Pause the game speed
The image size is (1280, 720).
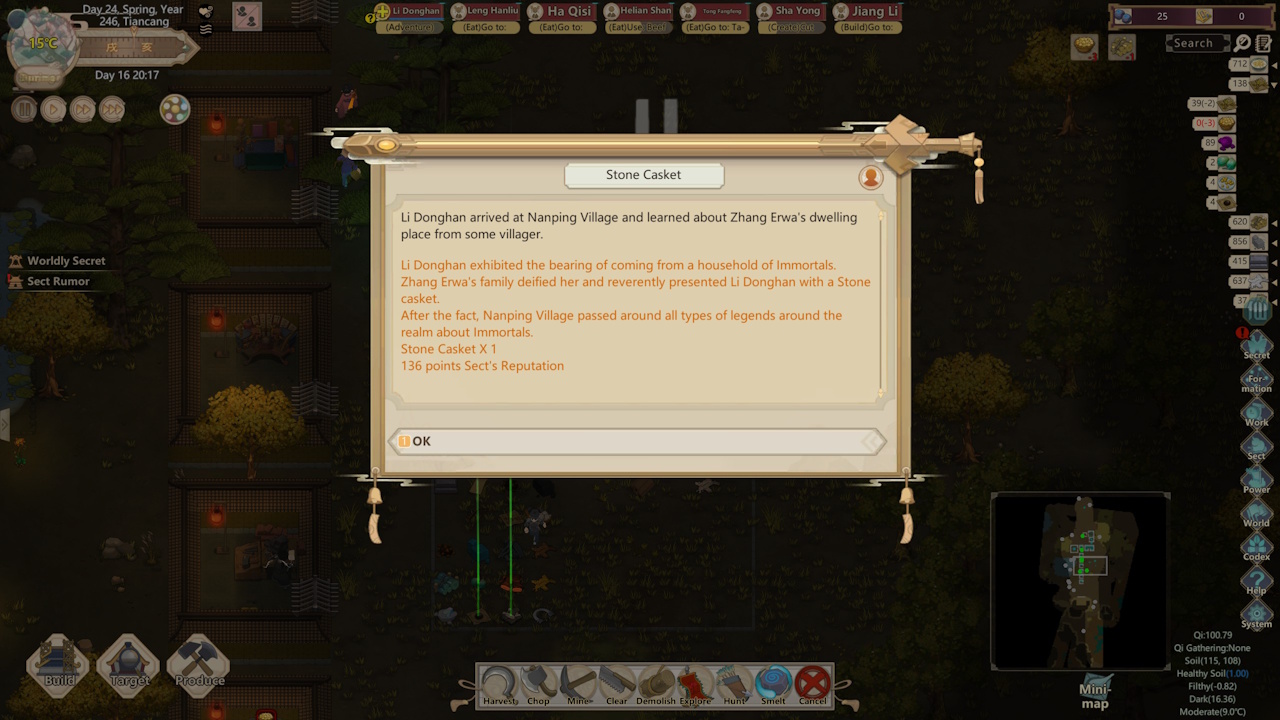click(x=24, y=109)
